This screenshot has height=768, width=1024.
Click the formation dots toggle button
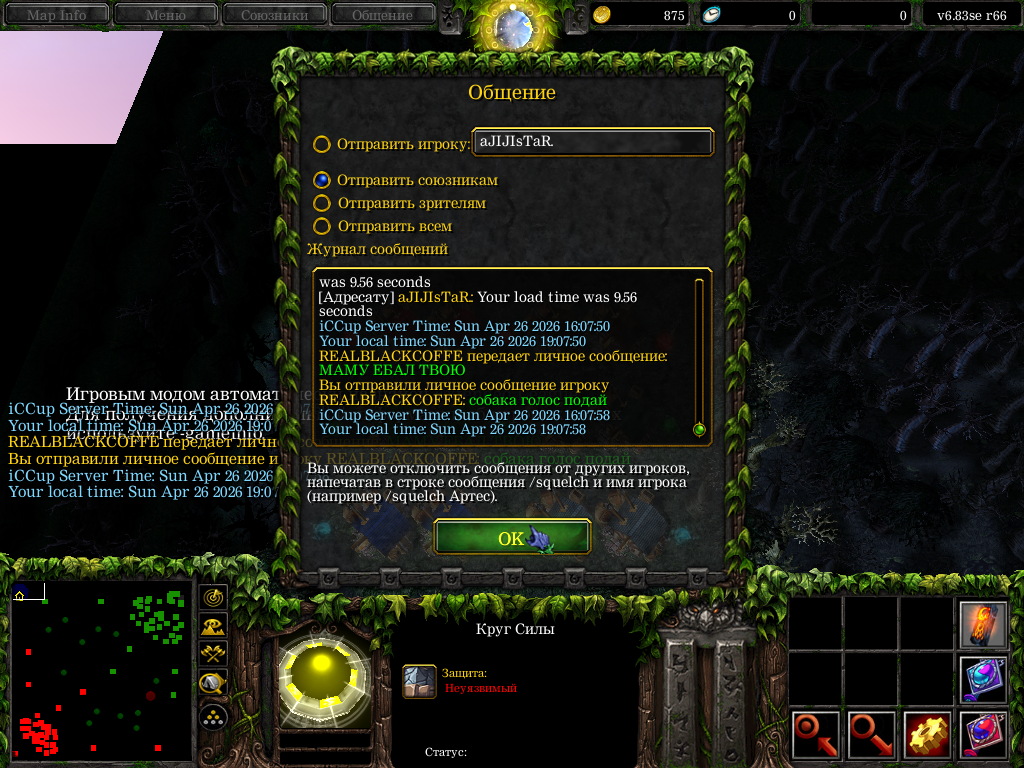click(x=214, y=715)
